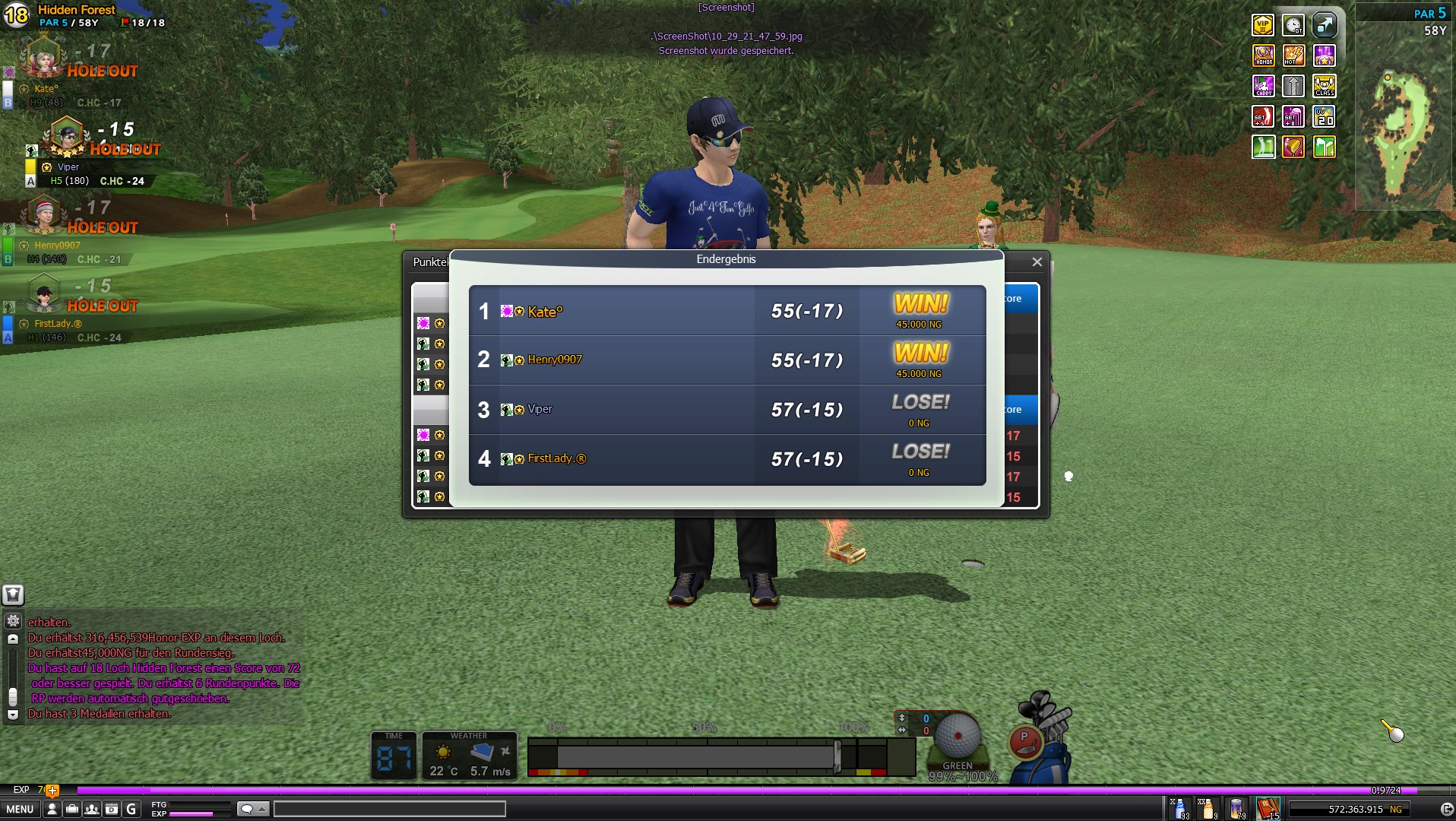Viewport: 1456px width, 821px height.
Task: Use the blue water bottle item
Action: click(x=1179, y=808)
